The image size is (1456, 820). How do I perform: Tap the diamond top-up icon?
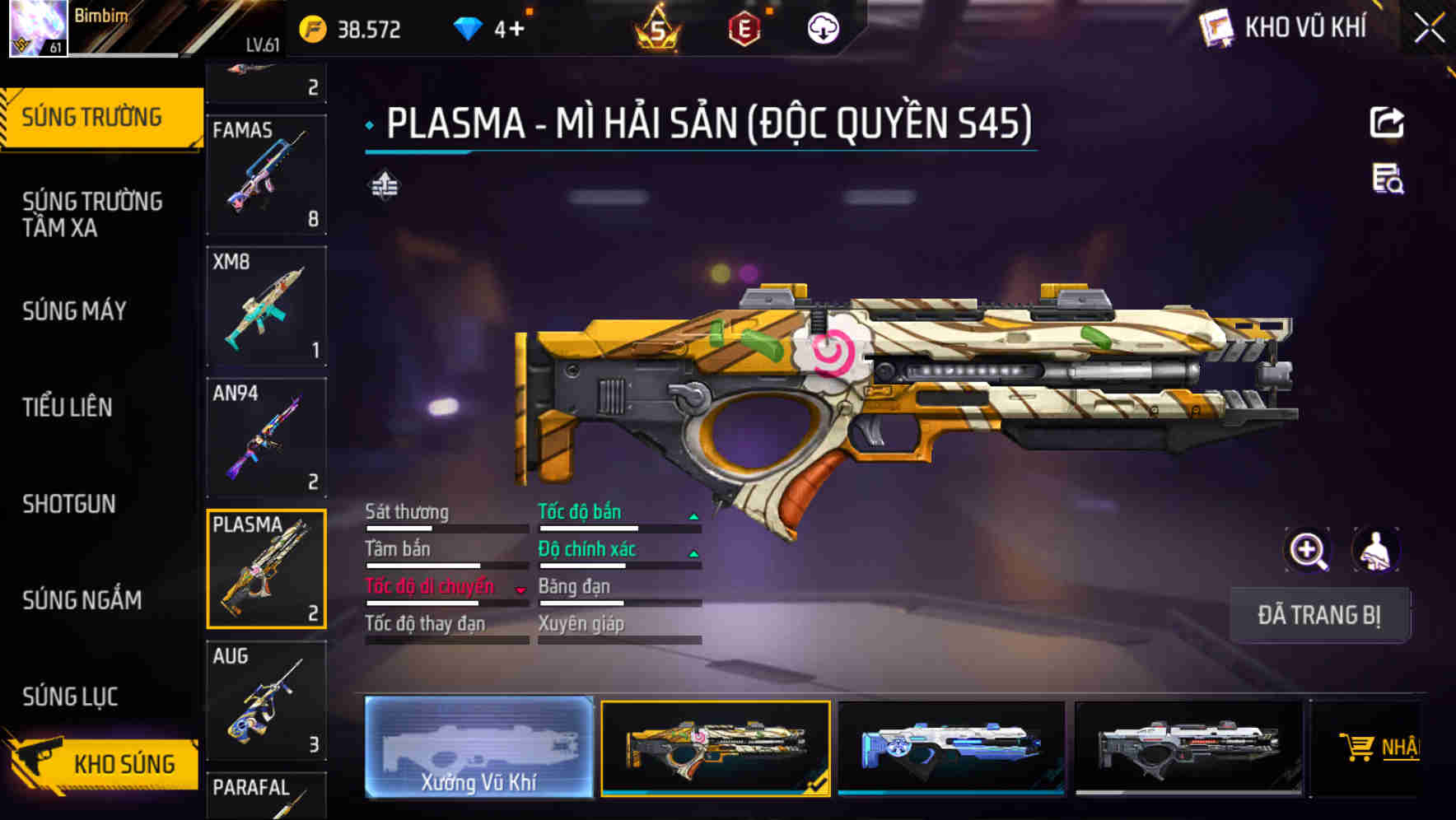click(x=470, y=29)
